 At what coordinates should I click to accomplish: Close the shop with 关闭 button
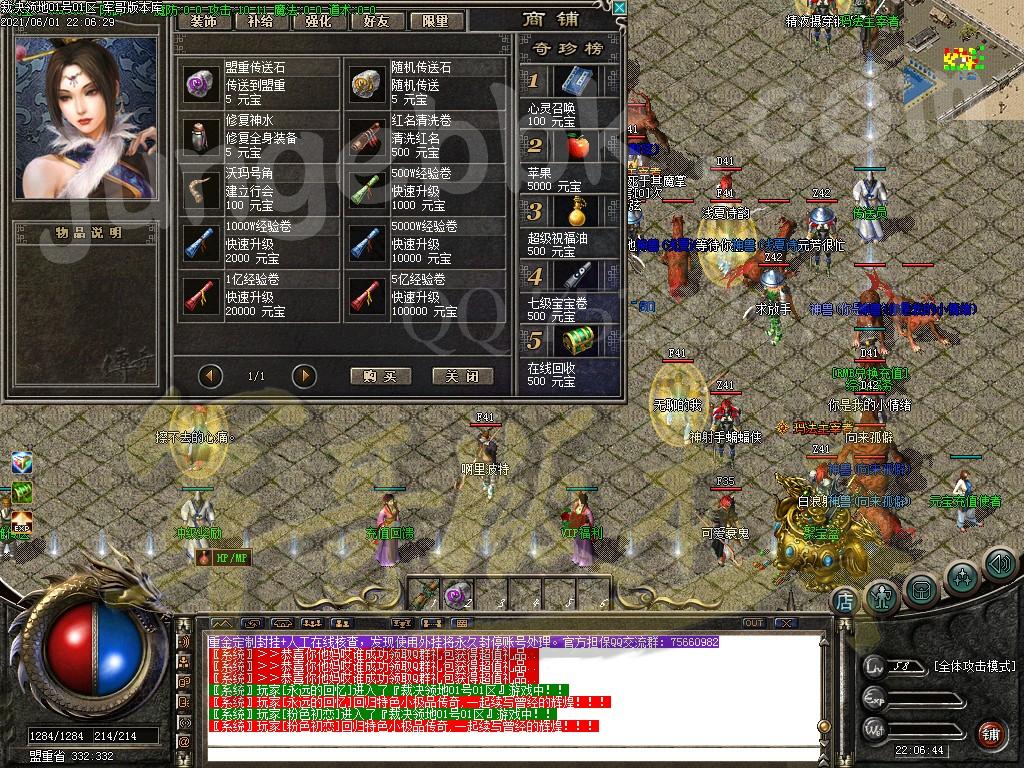click(462, 376)
